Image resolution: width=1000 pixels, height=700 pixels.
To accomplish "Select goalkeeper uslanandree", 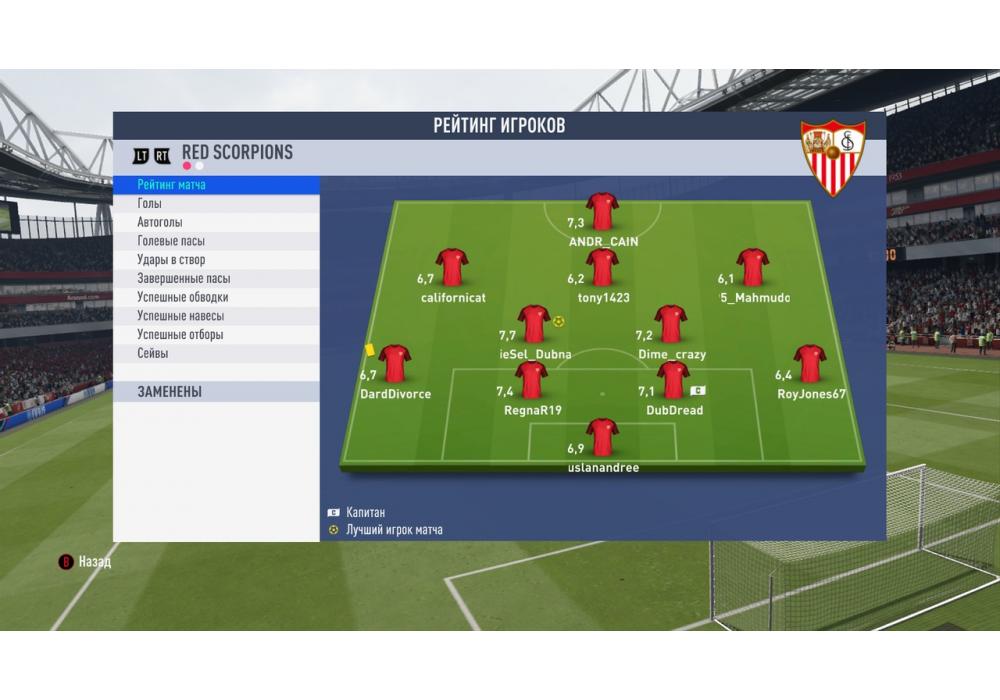I will pos(602,438).
